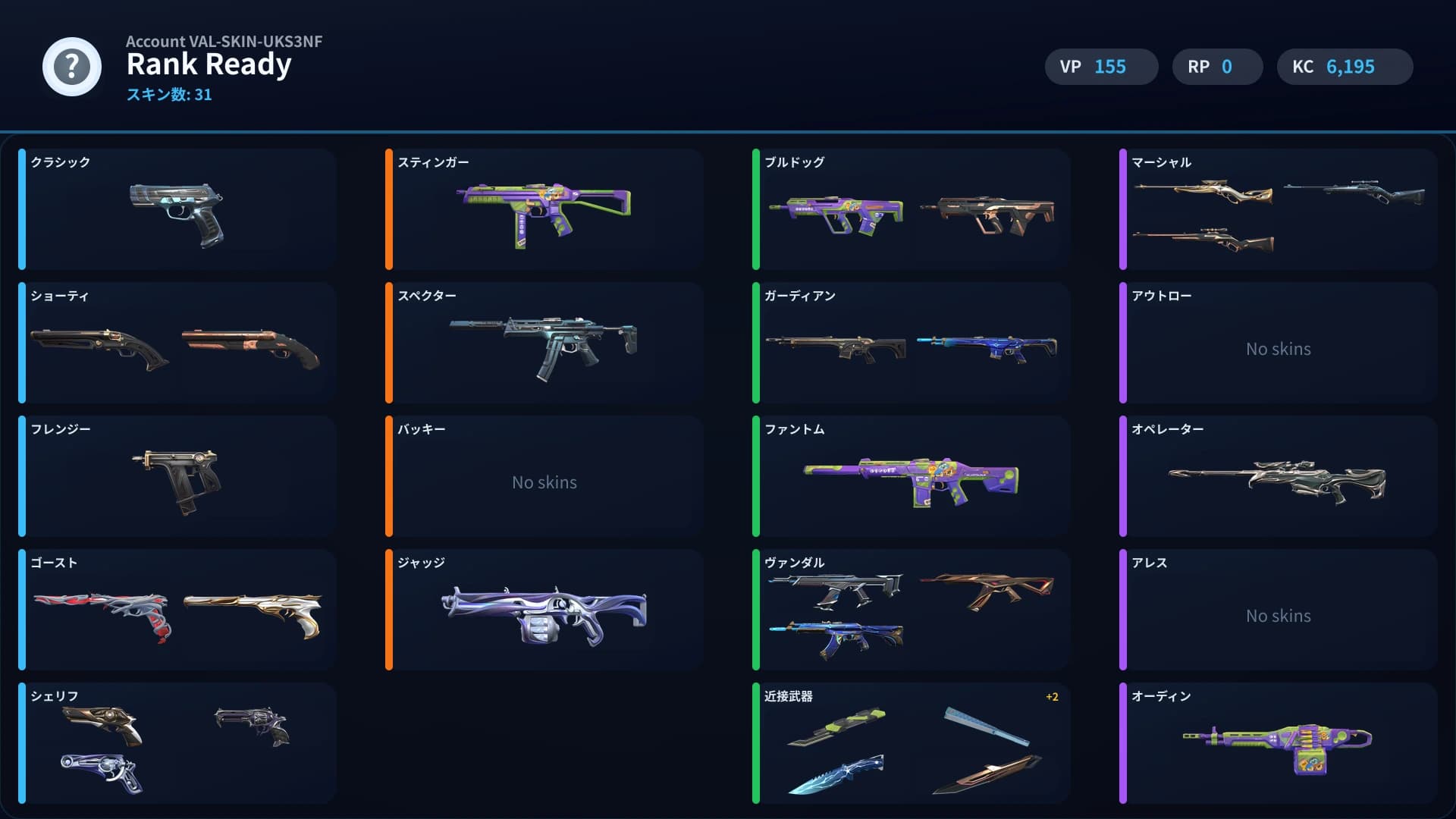Click the Rank Ready account title
This screenshot has height=819, width=1456.
coord(209,64)
